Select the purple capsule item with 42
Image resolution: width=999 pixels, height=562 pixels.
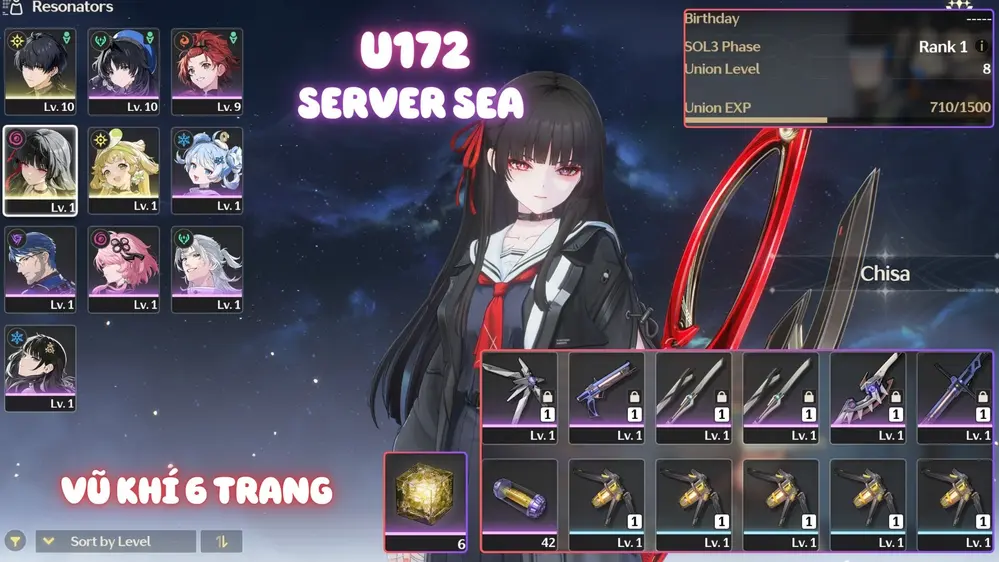point(520,504)
